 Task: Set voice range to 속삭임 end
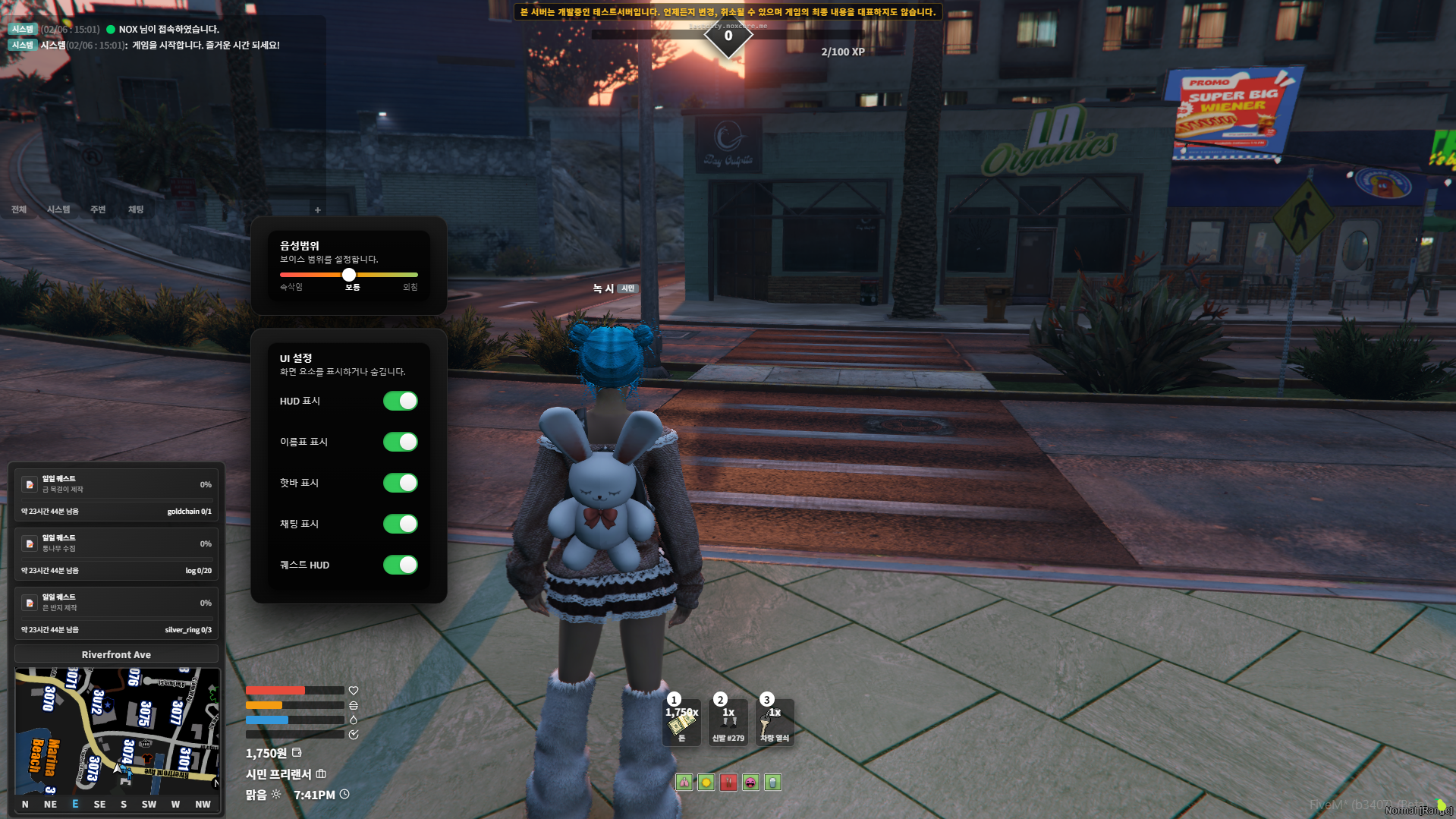tap(282, 275)
